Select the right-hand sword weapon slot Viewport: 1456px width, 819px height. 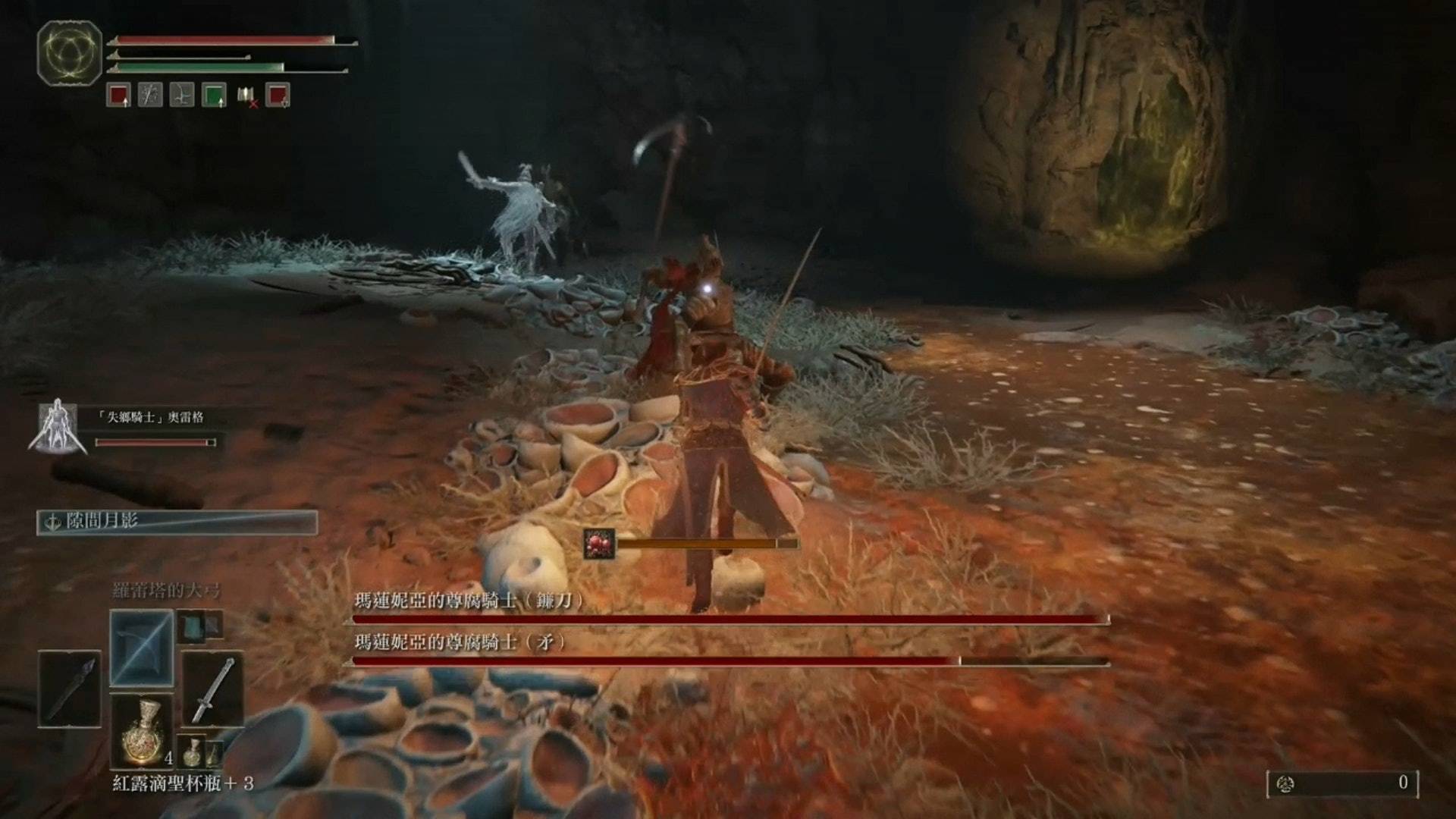click(x=212, y=689)
